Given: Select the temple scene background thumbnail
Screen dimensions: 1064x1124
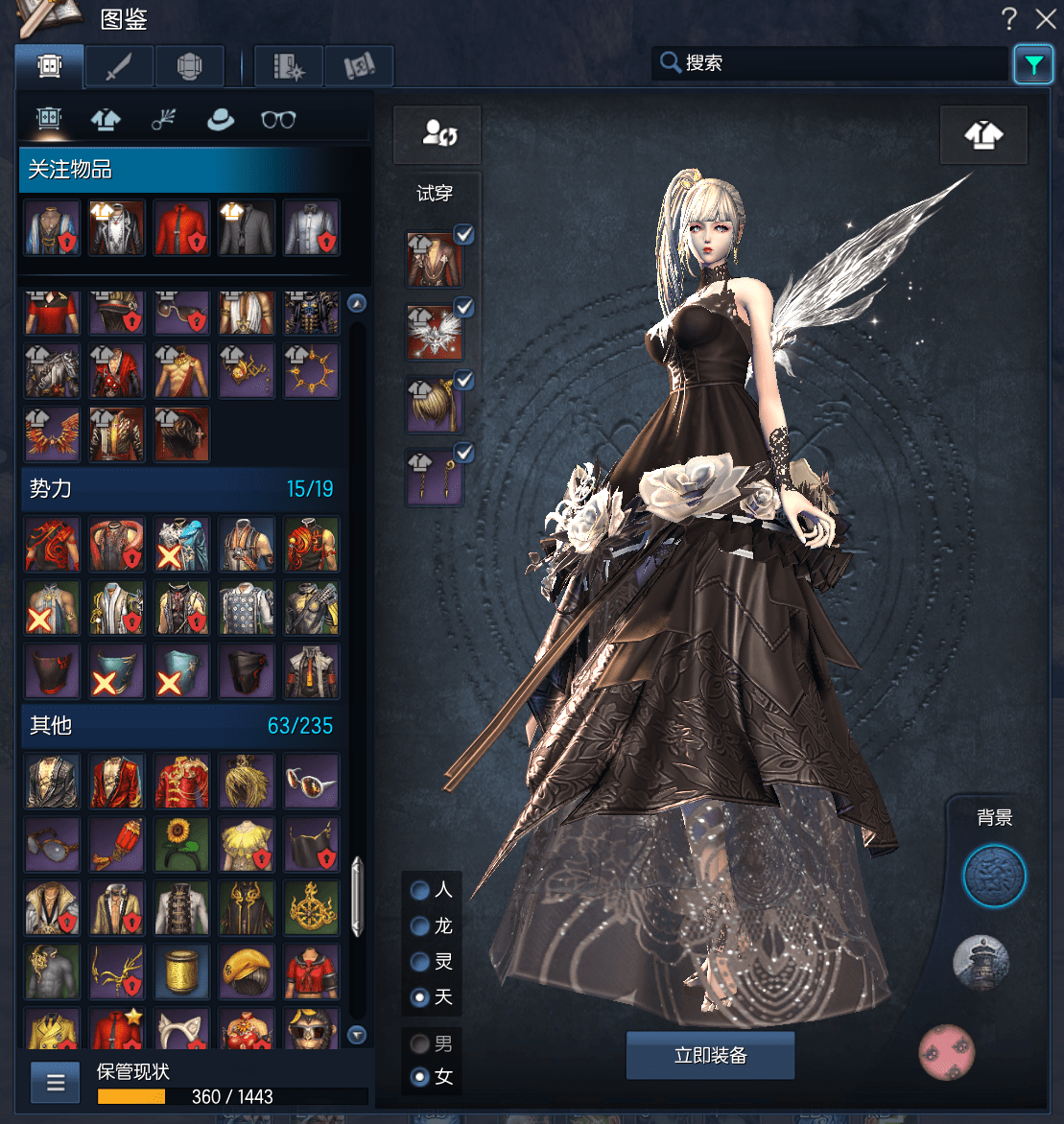Looking at the screenshot, I should coord(981,962).
